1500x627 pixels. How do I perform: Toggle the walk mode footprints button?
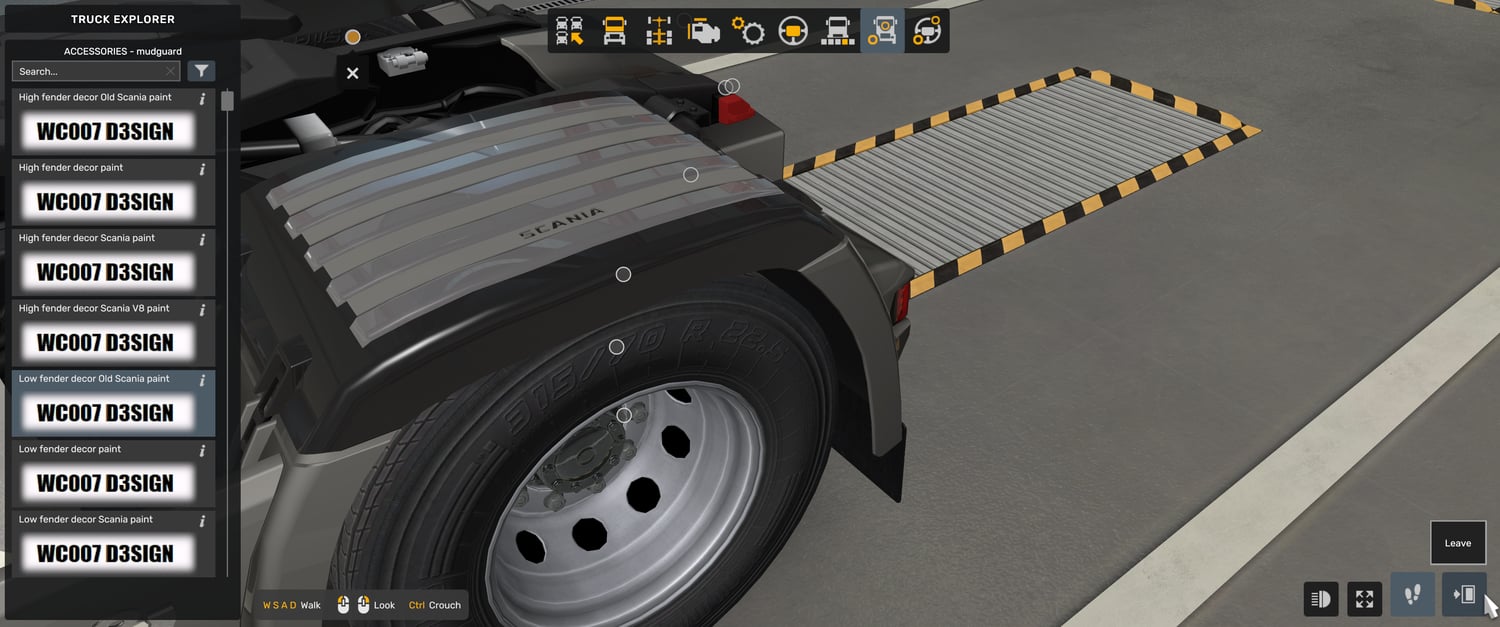pyautogui.click(x=1412, y=596)
